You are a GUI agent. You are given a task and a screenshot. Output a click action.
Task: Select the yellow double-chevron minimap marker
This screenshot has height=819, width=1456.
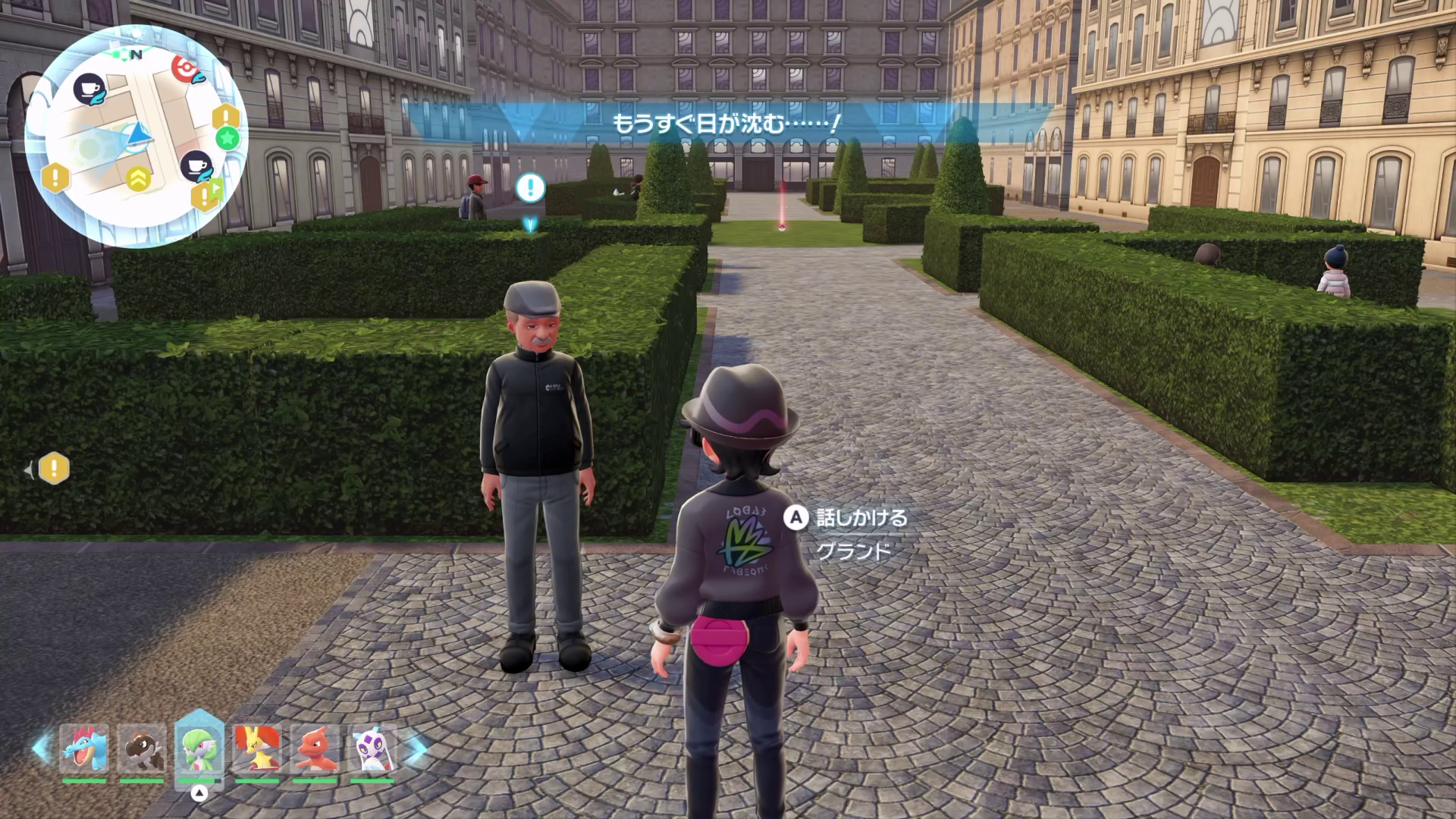(x=138, y=178)
